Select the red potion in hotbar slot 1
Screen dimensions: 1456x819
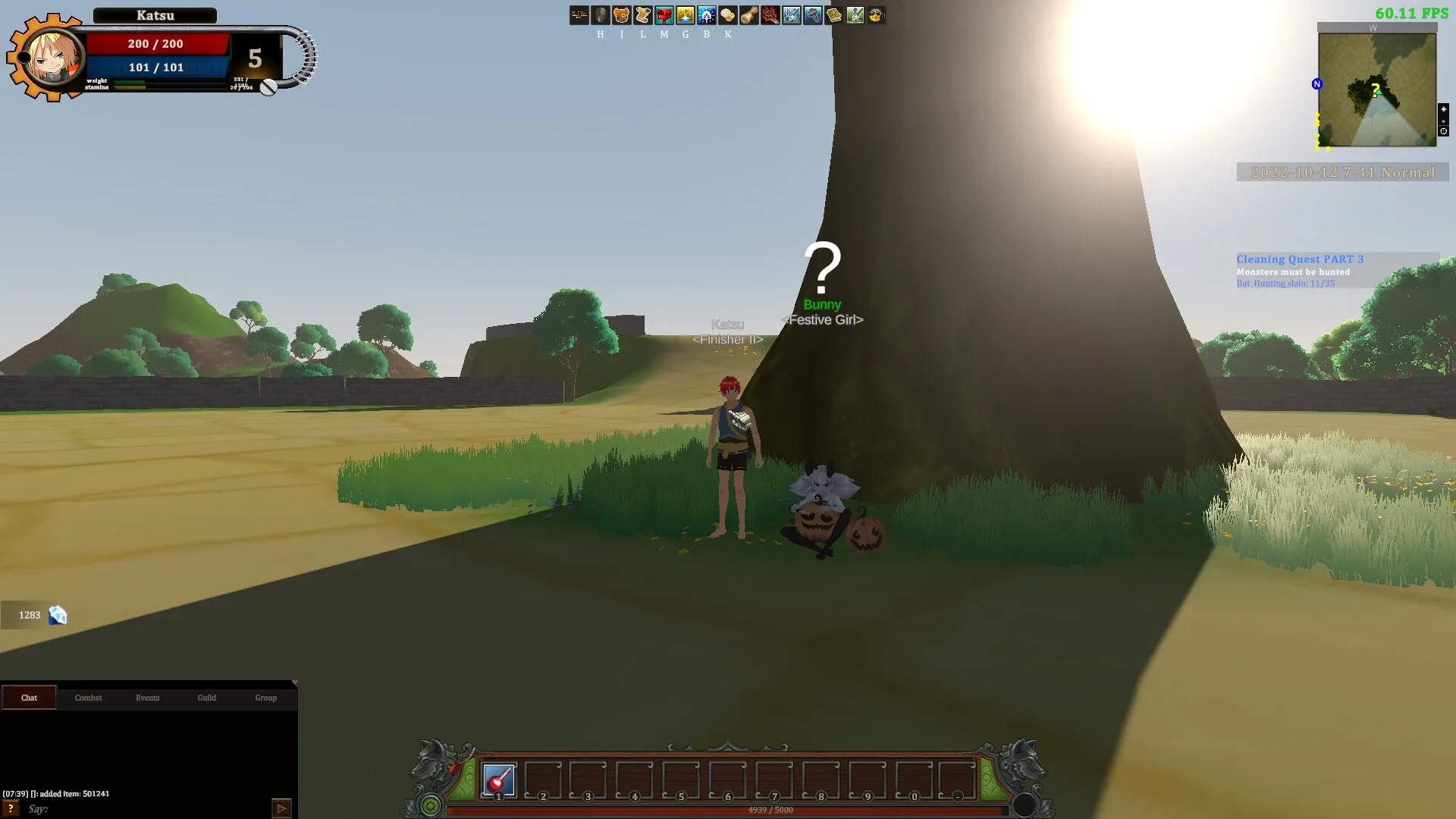pyautogui.click(x=497, y=779)
